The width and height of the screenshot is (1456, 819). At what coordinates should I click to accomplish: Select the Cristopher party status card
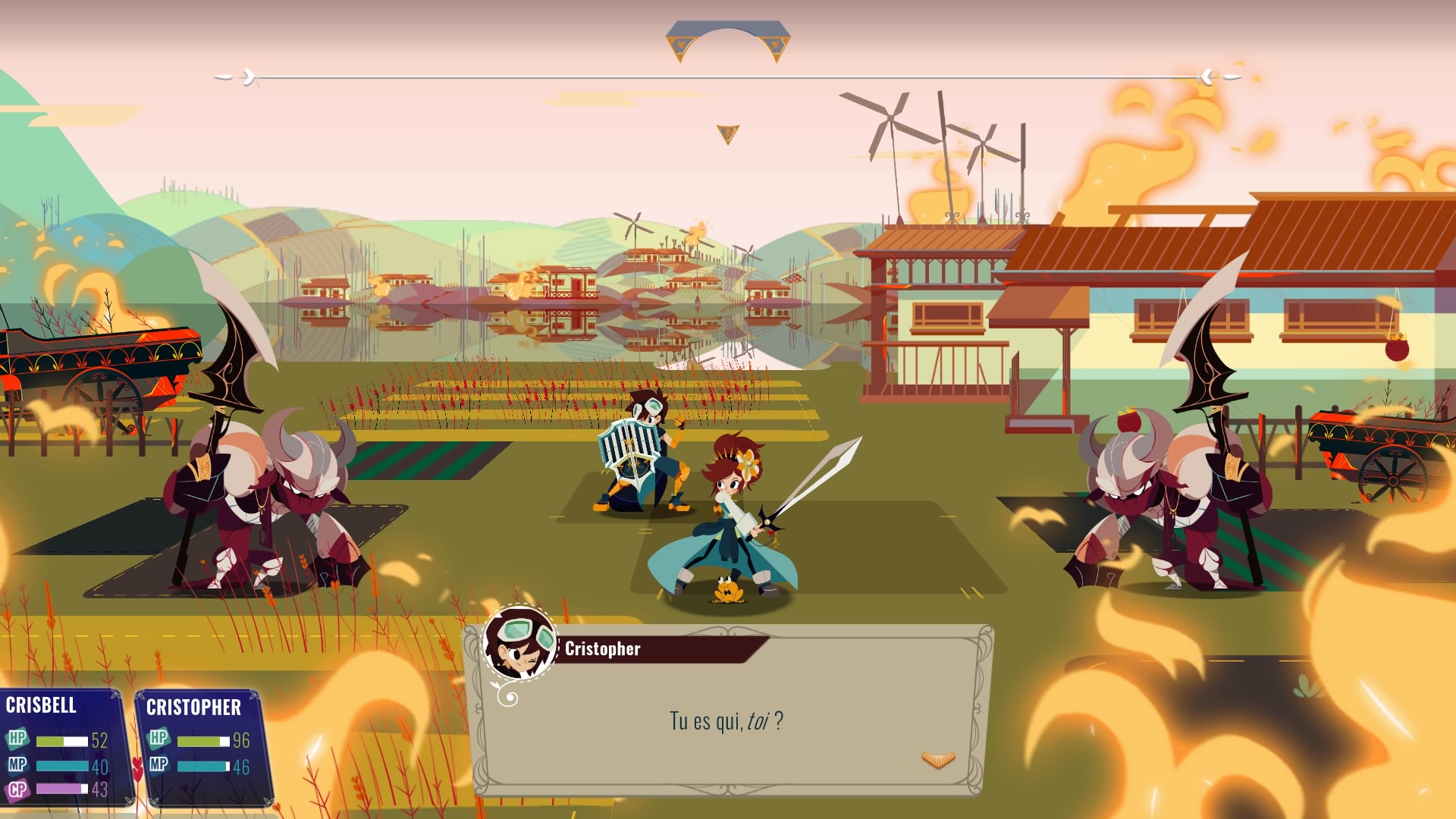pos(201,747)
